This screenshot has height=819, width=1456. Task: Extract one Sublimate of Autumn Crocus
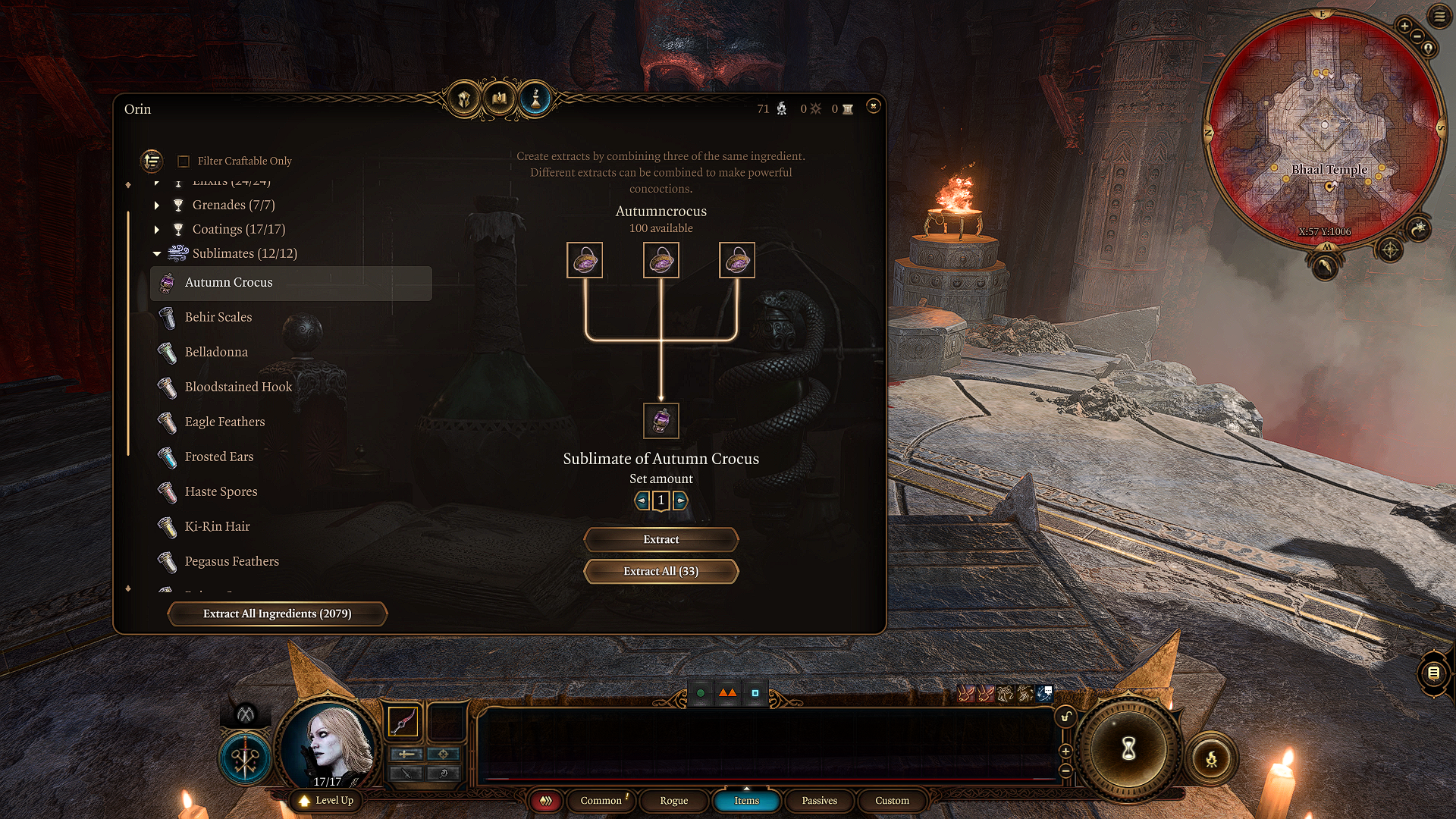661,539
